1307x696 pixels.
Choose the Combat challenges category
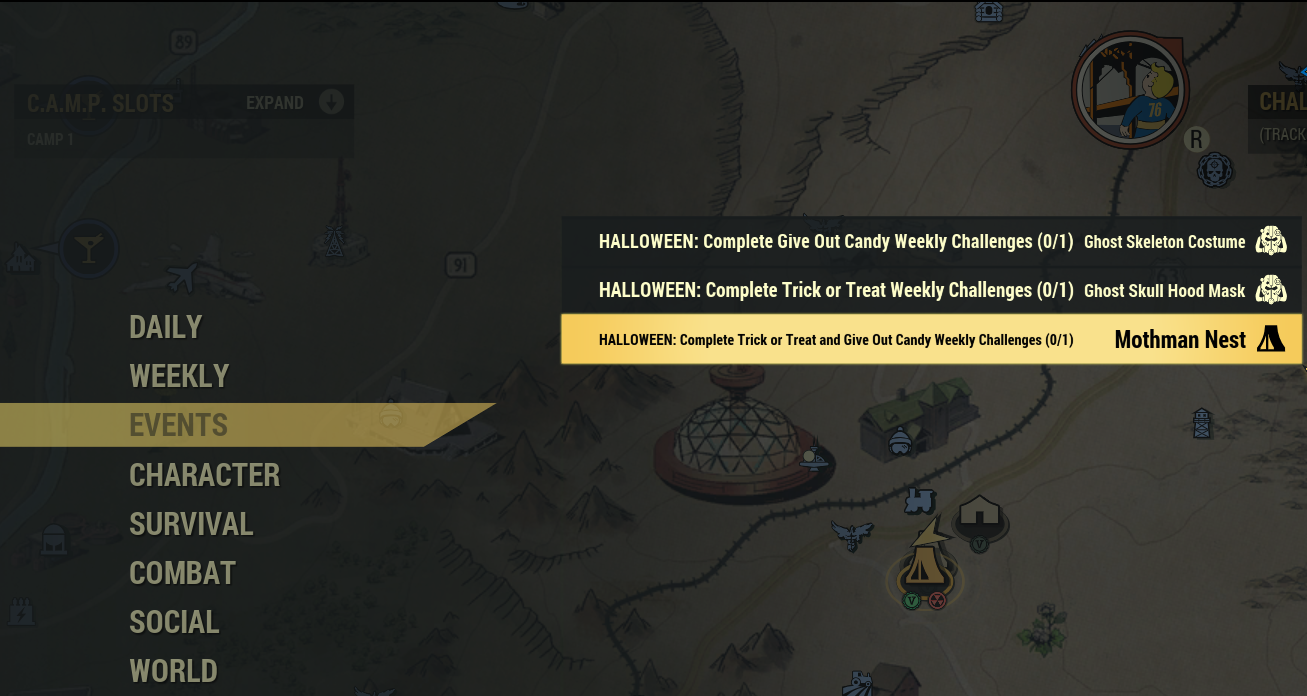[x=182, y=573]
